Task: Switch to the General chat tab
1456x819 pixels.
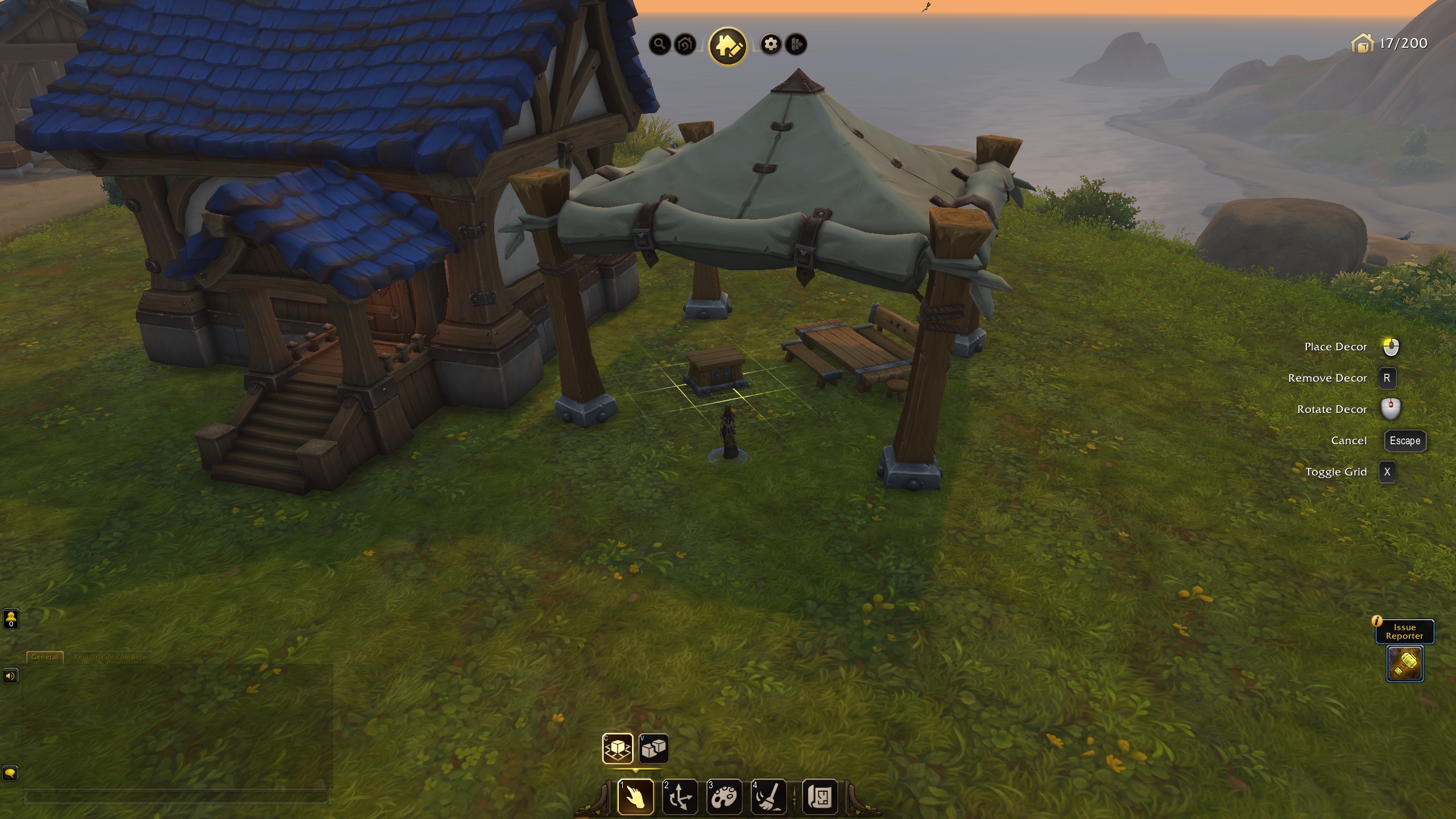Action: pos(44,656)
